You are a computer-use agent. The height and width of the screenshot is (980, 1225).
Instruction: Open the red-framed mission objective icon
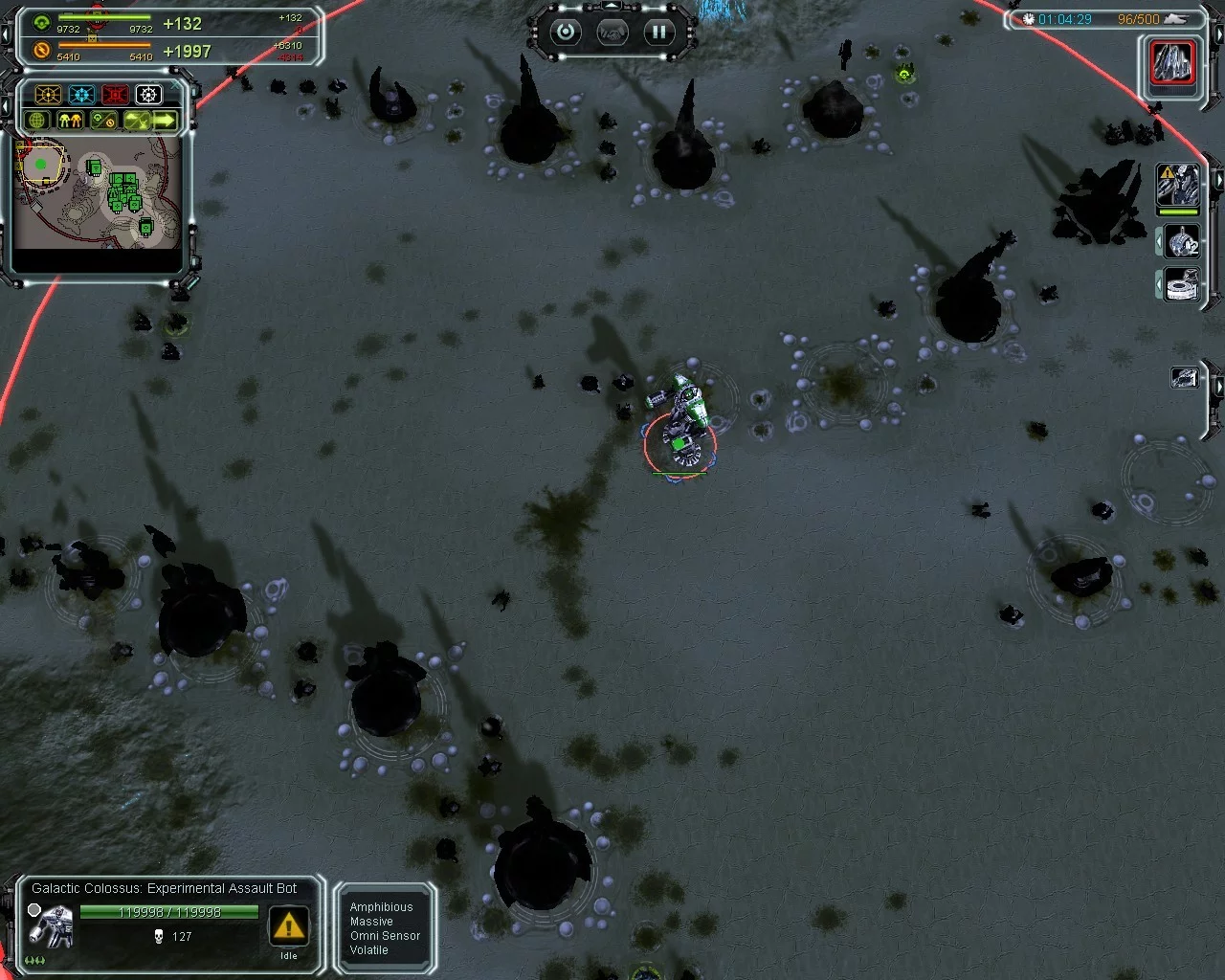tap(1172, 64)
